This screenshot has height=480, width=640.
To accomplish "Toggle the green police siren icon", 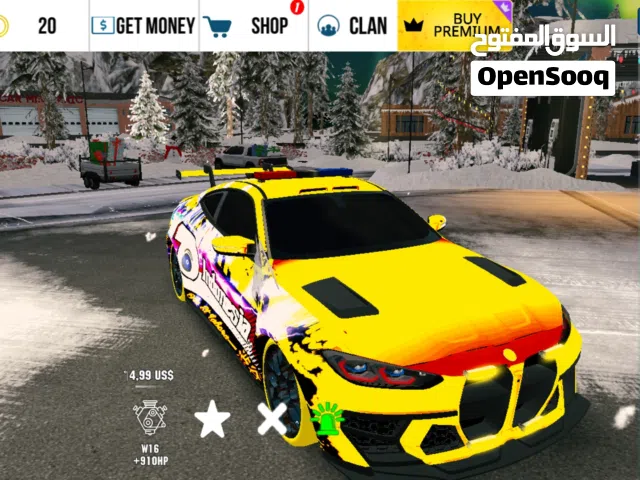I will pyautogui.click(x=327, y=417).
